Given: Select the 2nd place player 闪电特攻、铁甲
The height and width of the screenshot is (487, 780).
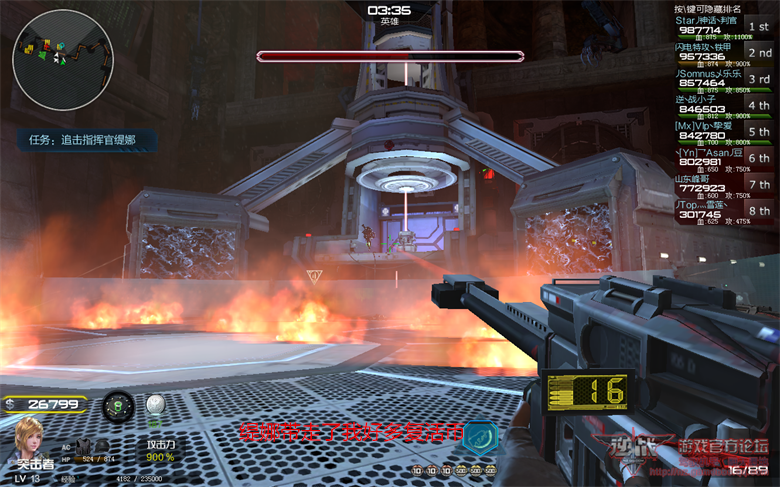Looking at the screenshot, I should click(x=723, y=54).
